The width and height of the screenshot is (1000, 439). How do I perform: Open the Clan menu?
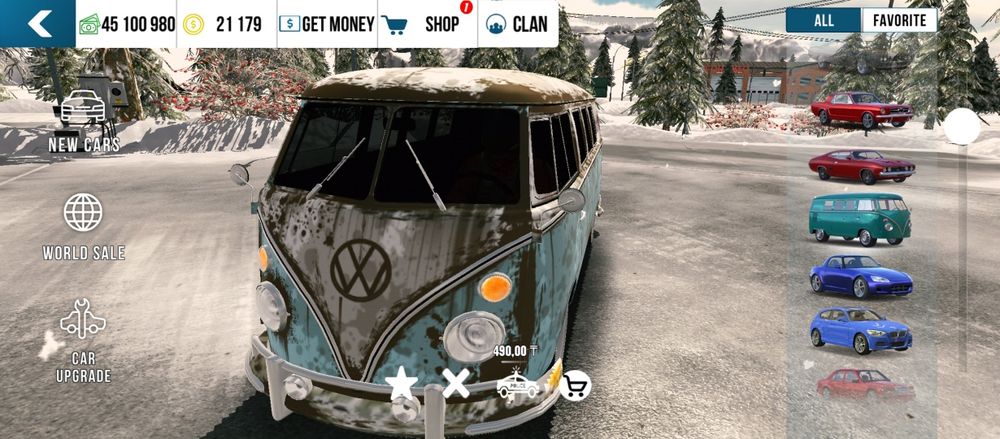(519, 24)
